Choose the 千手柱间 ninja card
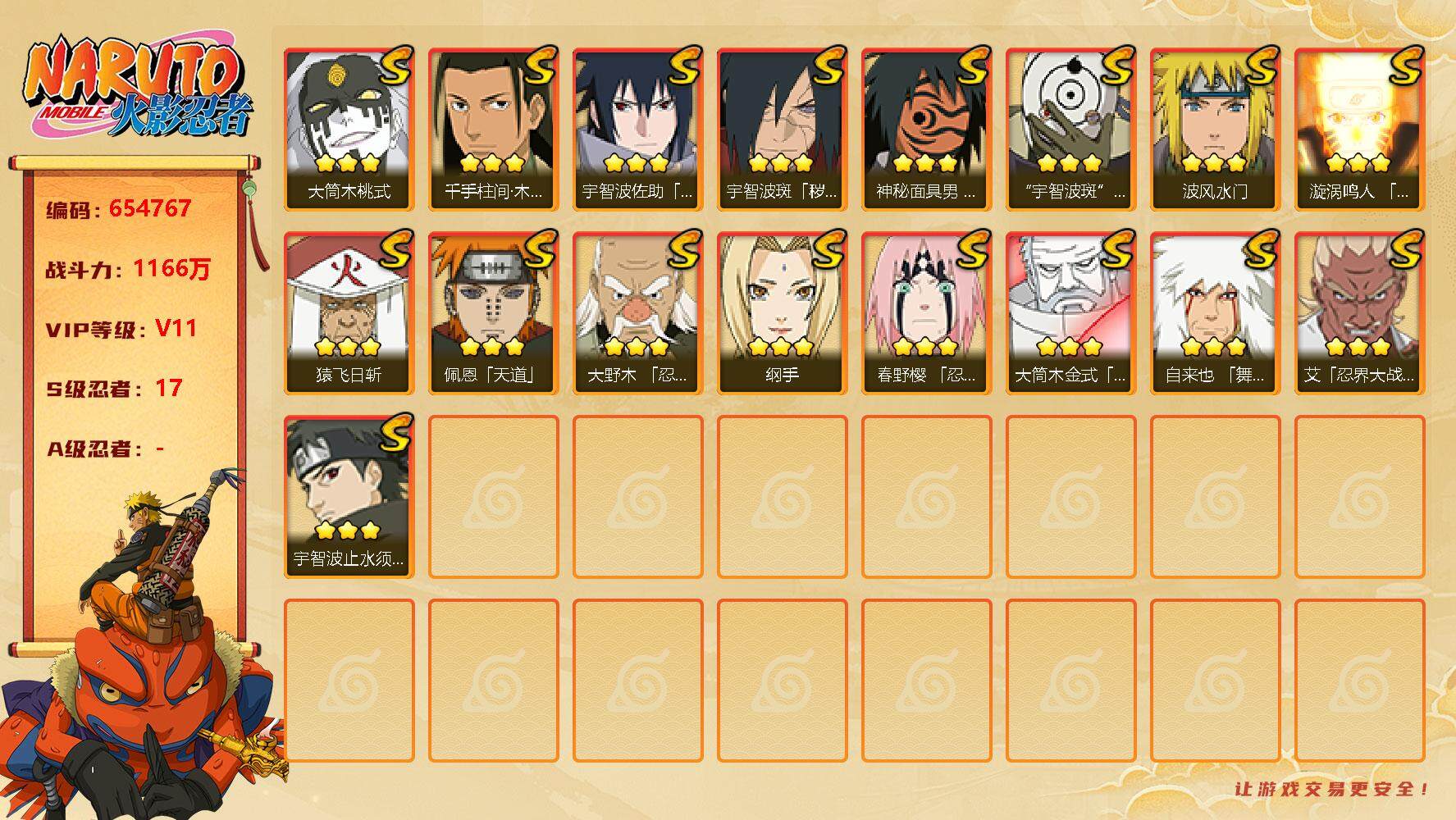 click(493, 129)
